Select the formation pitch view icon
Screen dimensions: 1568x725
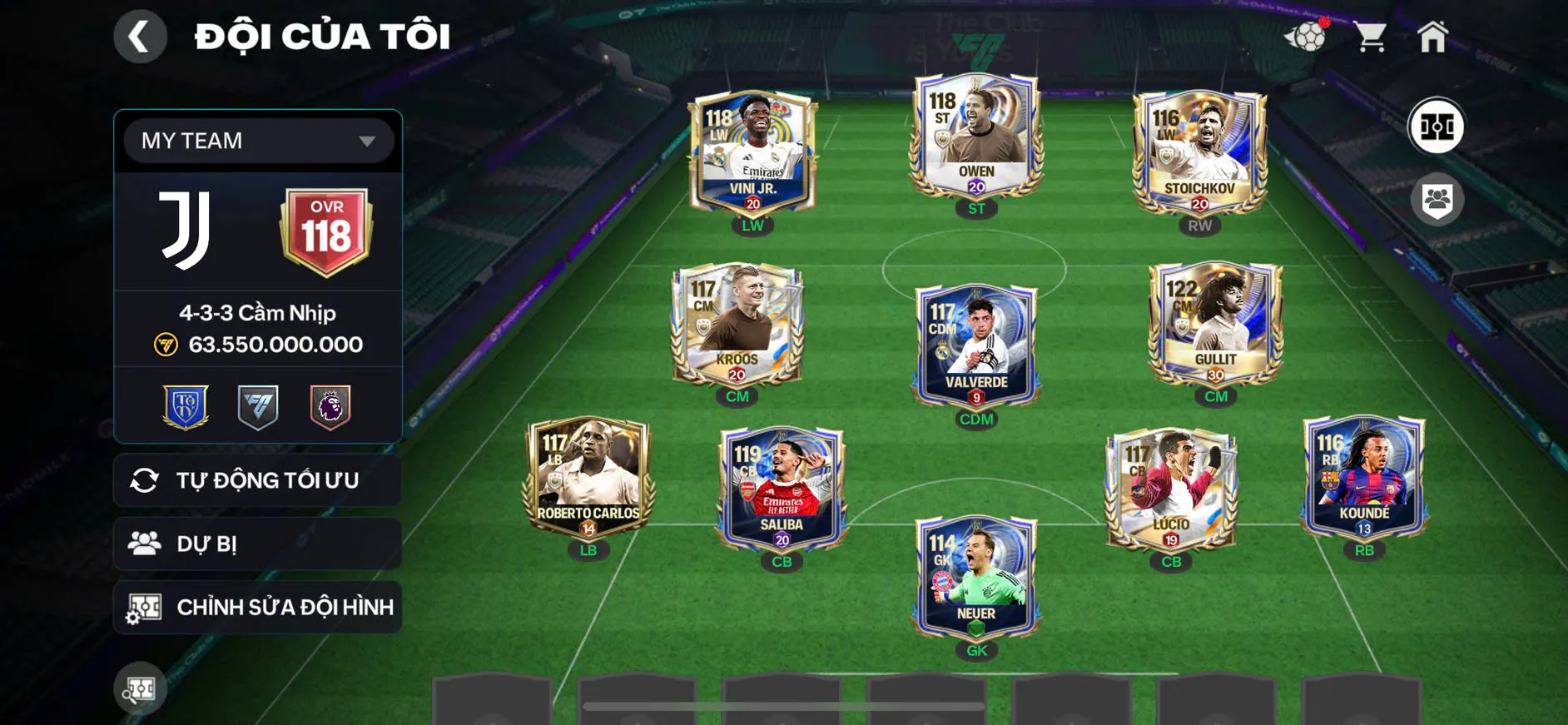pyautogui.click(x=1437, y=127)
